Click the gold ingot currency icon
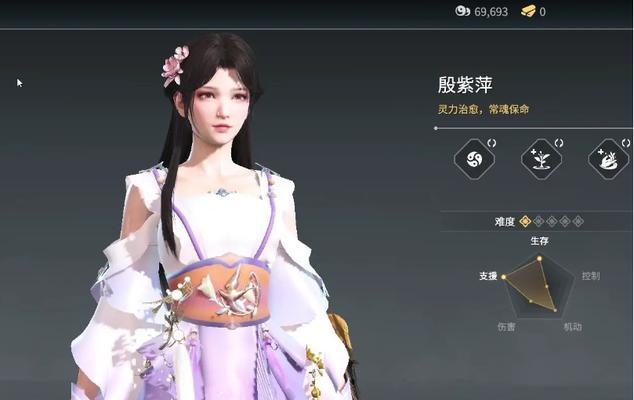This screenshot has height=400, width=634. pos(526,11)
